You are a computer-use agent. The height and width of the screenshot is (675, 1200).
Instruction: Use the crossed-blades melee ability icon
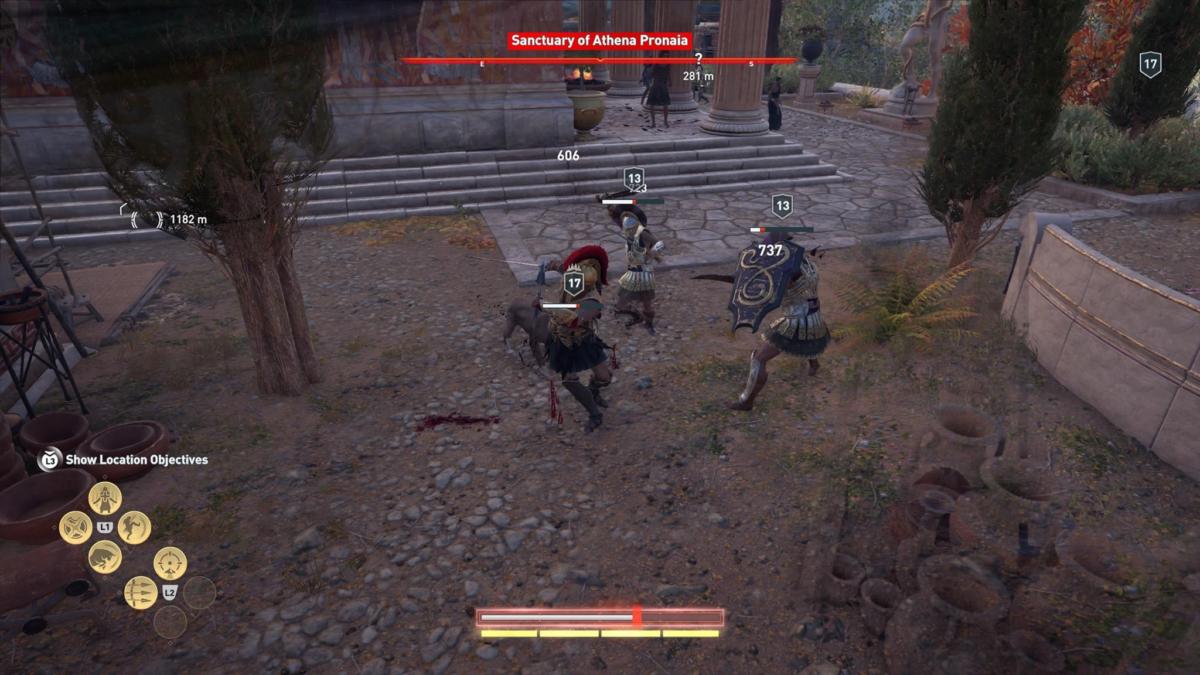(75, 527)
